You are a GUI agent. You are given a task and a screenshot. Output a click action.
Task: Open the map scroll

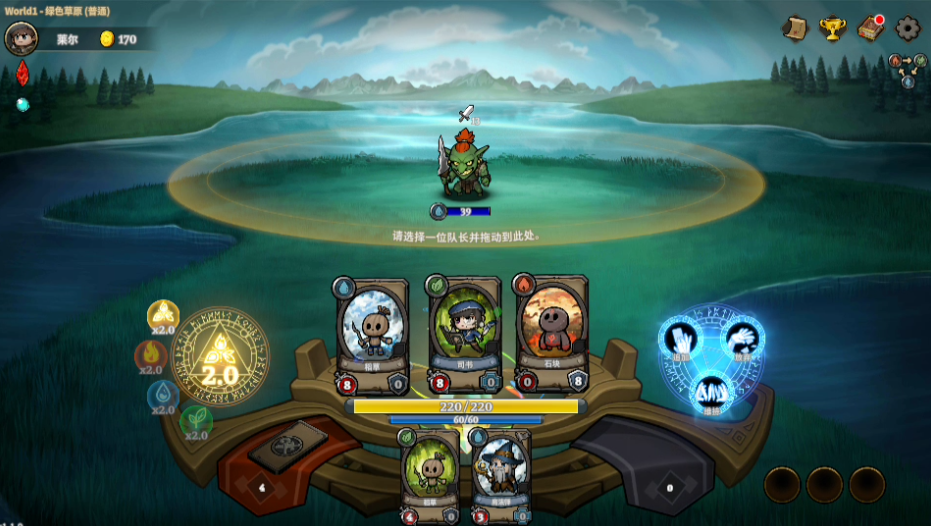(x=795, y=28)
